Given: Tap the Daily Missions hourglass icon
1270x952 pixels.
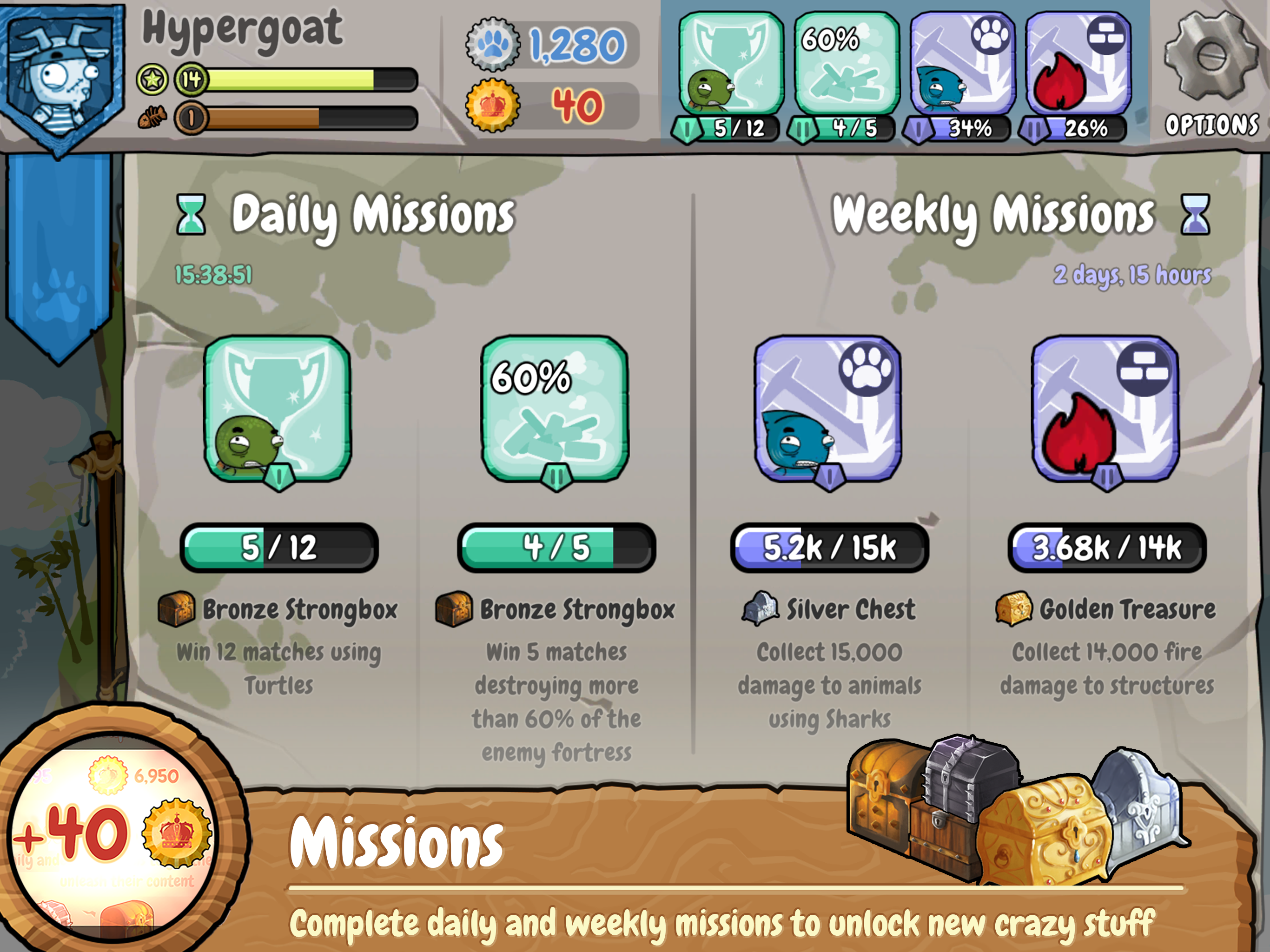Looking at the screenshot, I should tap(191, 215).
